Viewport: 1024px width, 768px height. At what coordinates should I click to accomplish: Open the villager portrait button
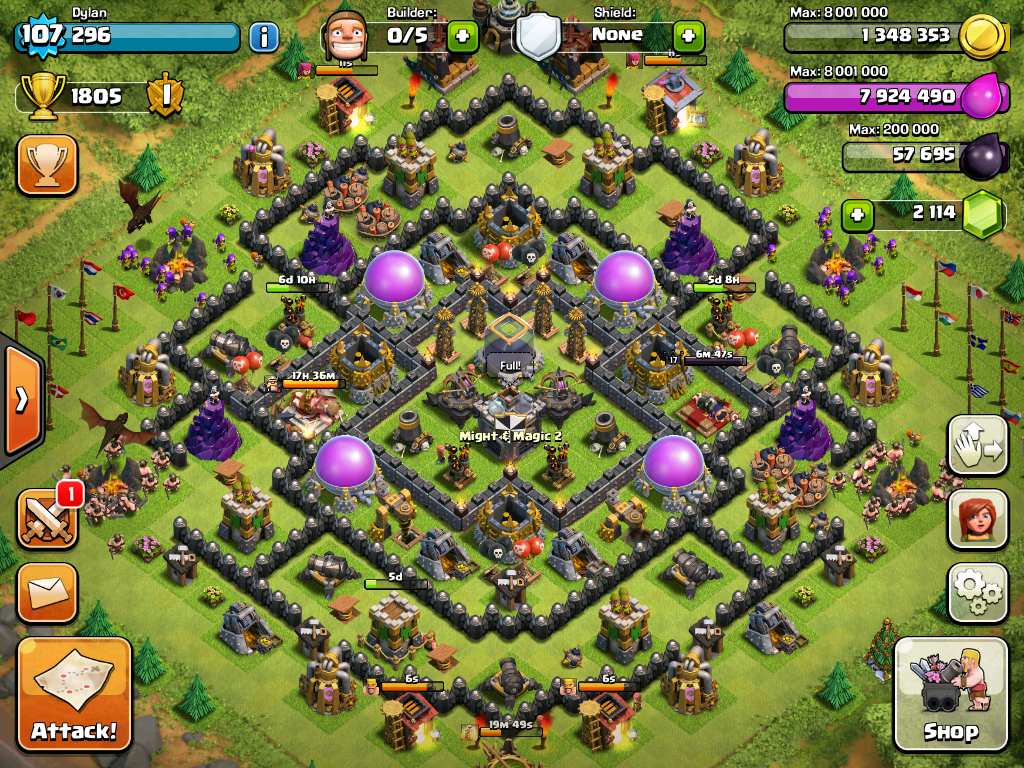977,519
